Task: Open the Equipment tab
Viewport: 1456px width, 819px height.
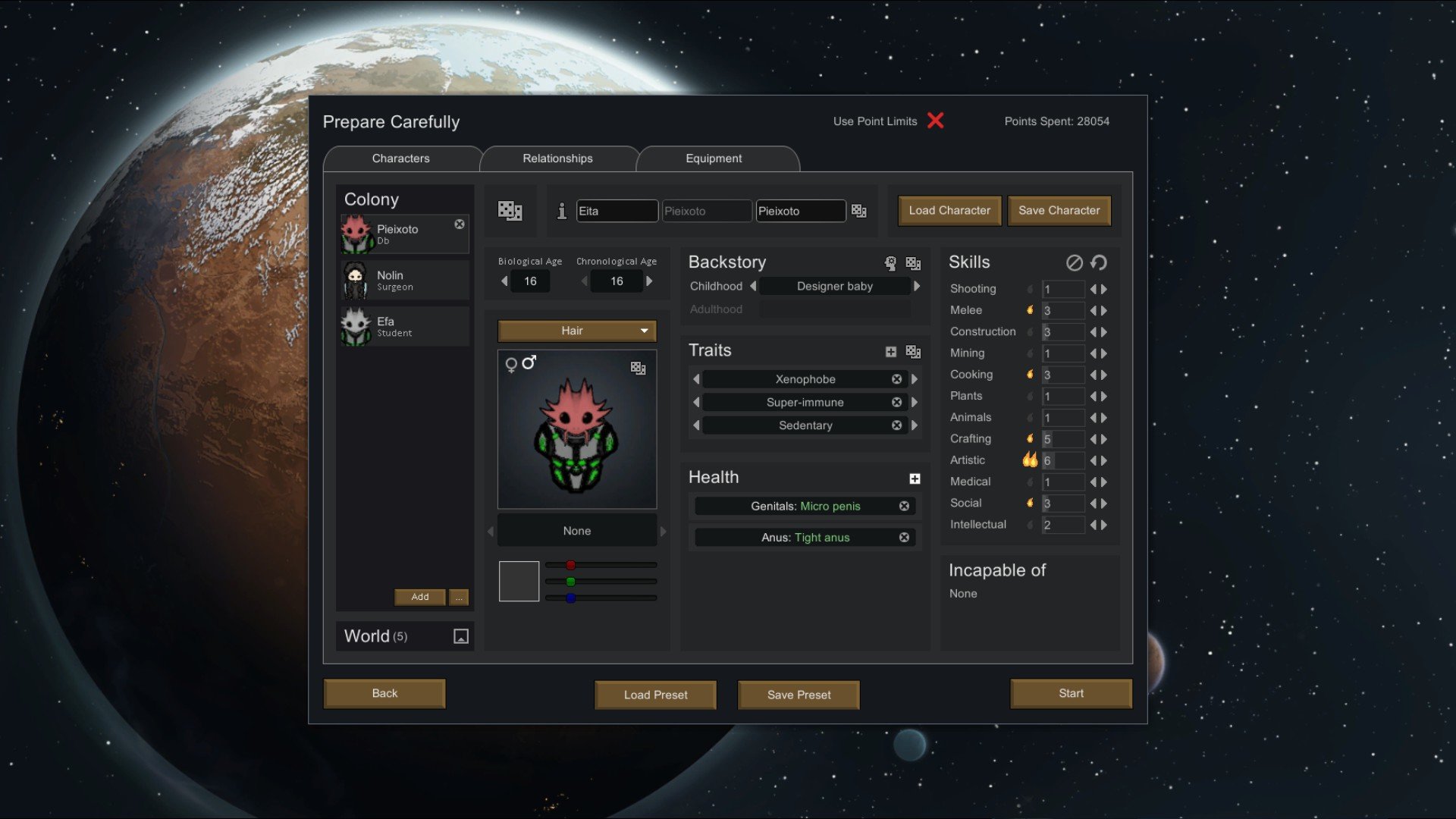Action: [x=714, y=158]
